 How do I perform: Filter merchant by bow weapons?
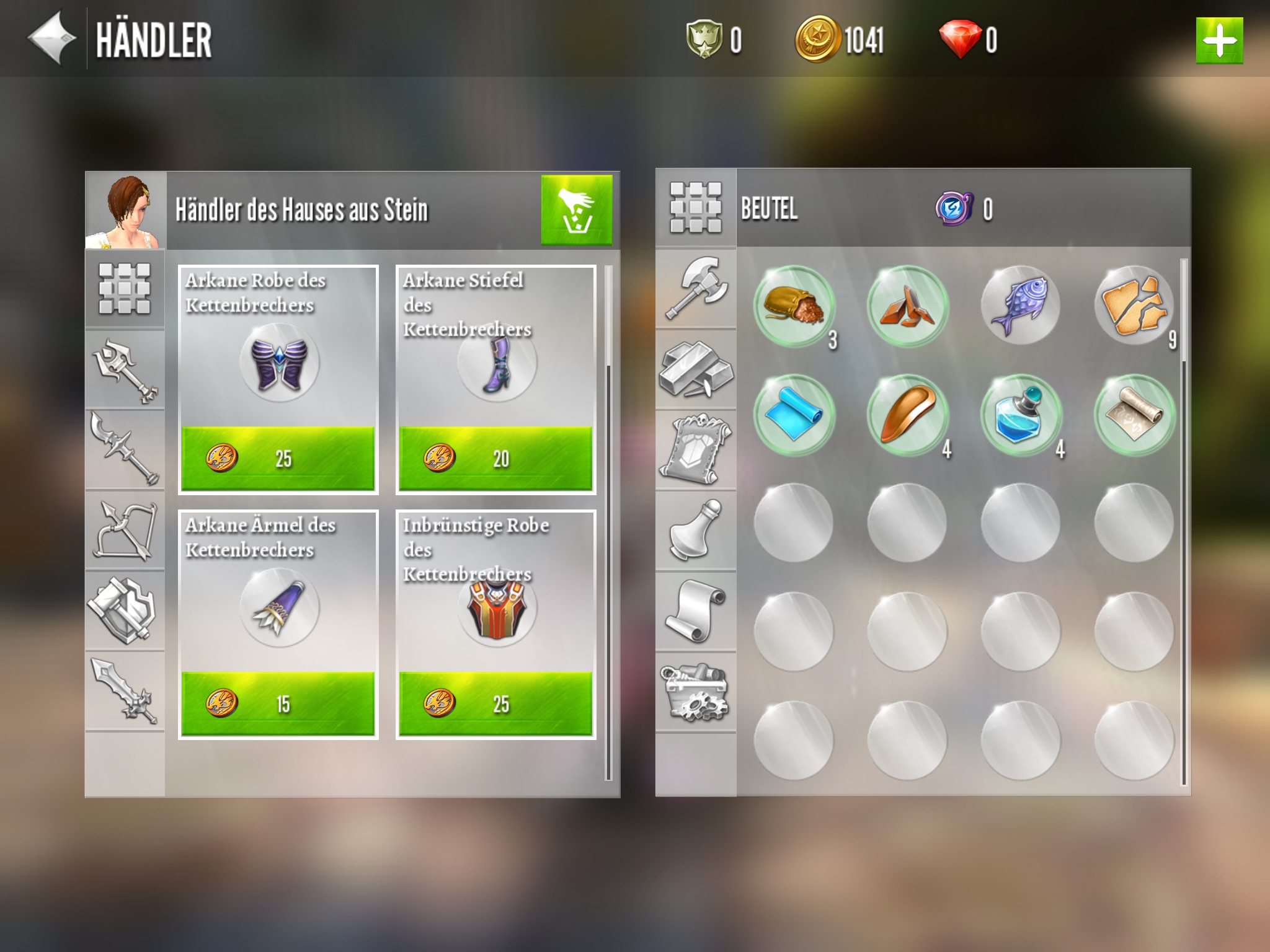[125, 531]
